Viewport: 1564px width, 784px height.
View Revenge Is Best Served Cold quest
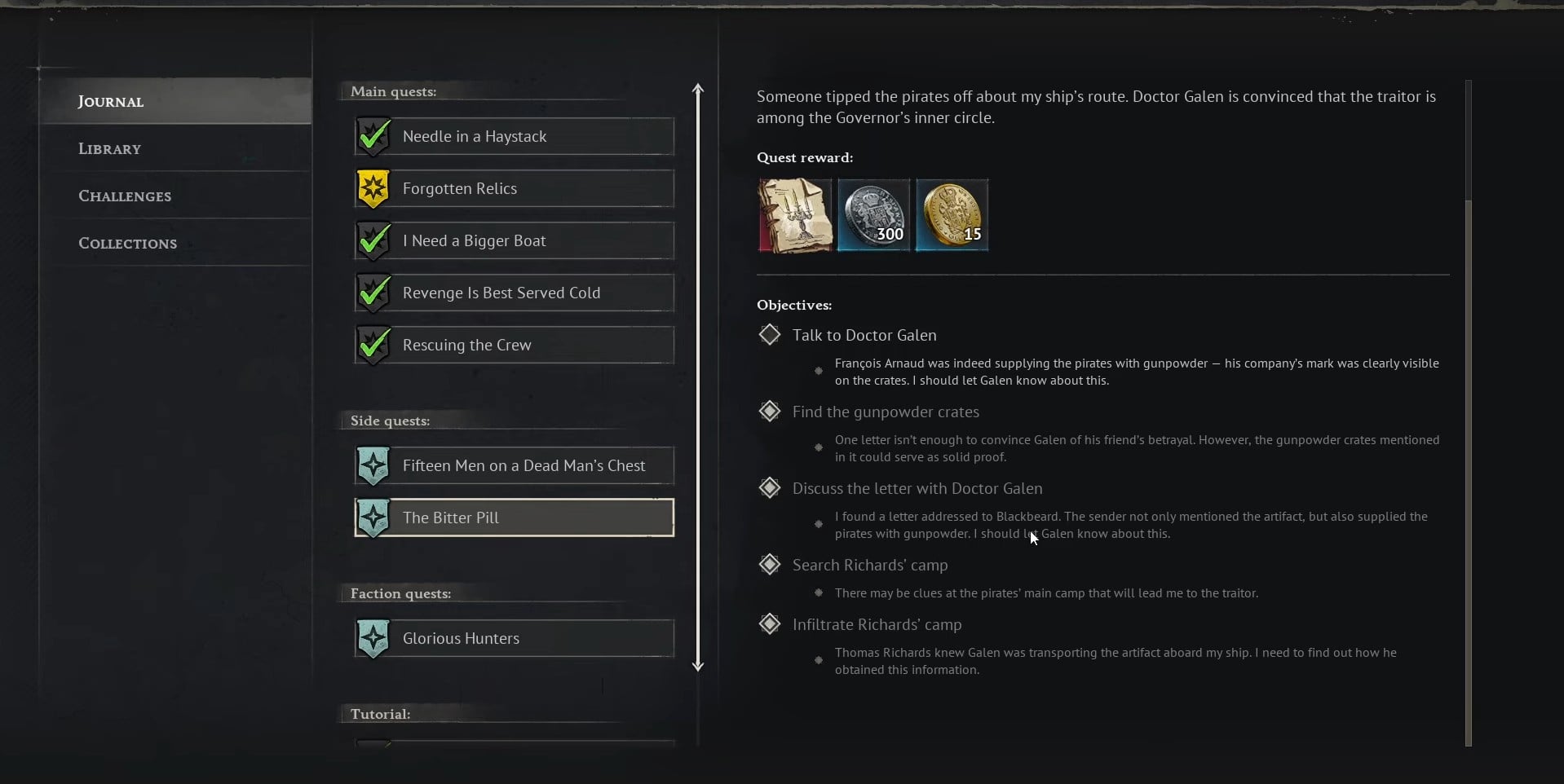(x=514, y=293)
